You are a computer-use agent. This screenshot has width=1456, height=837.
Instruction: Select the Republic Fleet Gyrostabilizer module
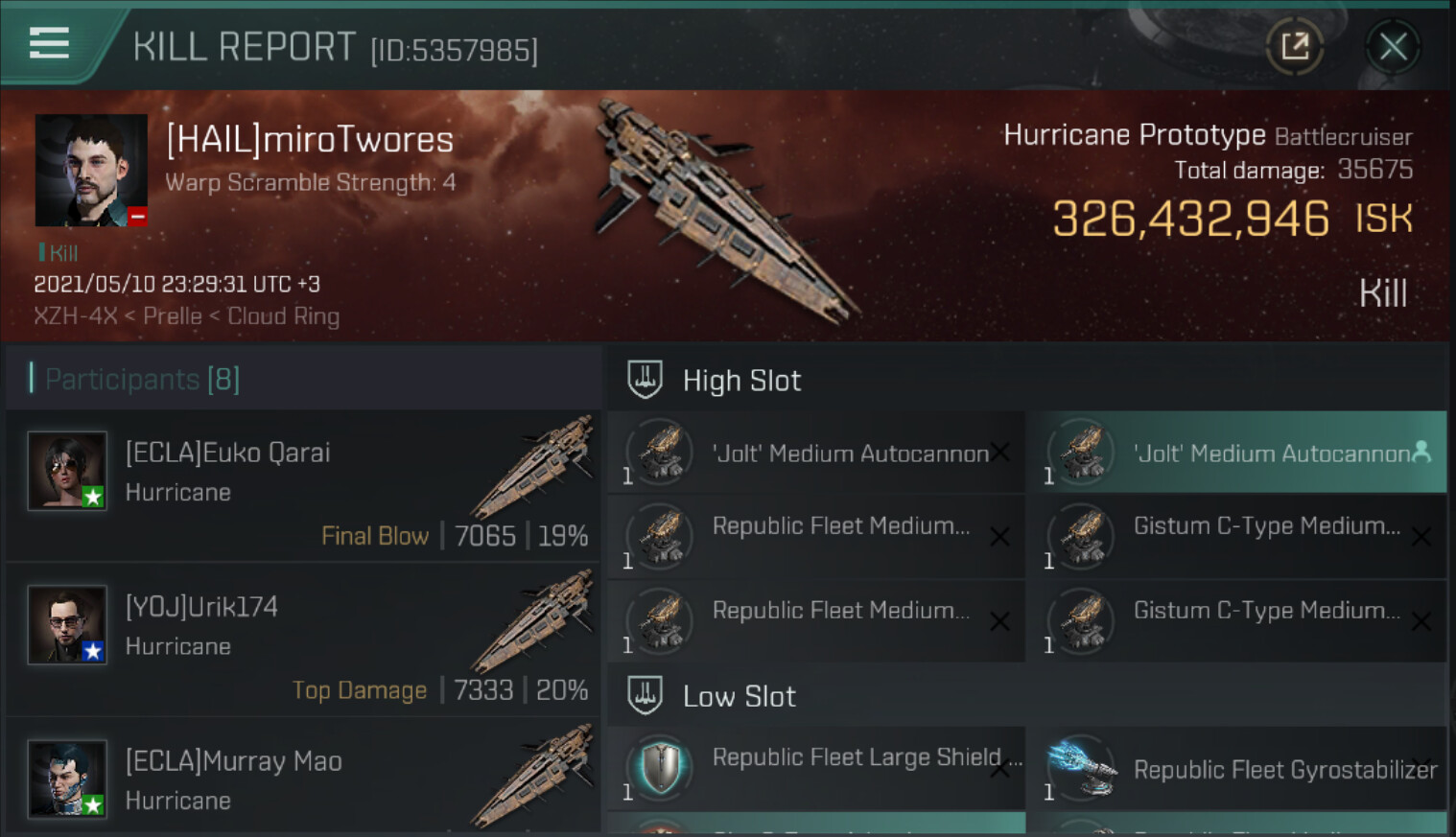pos(1236,769)
